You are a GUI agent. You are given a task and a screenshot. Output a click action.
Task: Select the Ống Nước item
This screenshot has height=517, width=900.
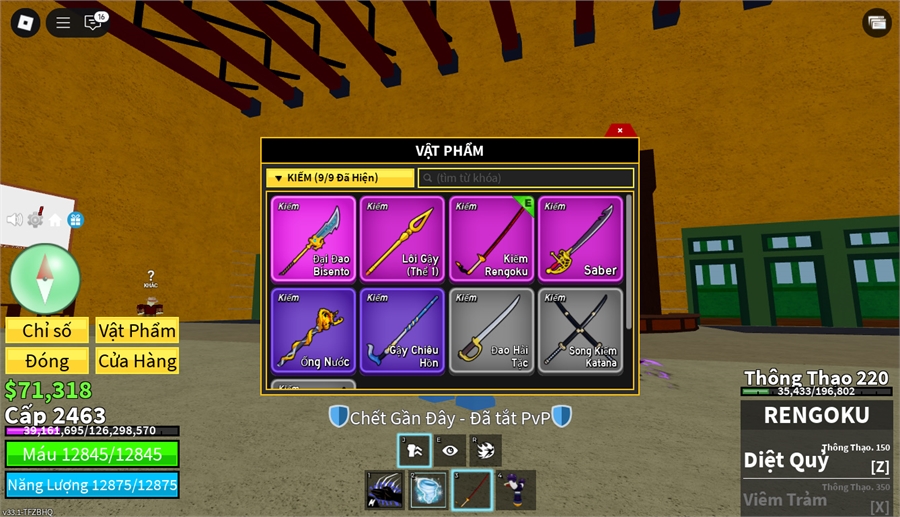click(x=313, y=330)
